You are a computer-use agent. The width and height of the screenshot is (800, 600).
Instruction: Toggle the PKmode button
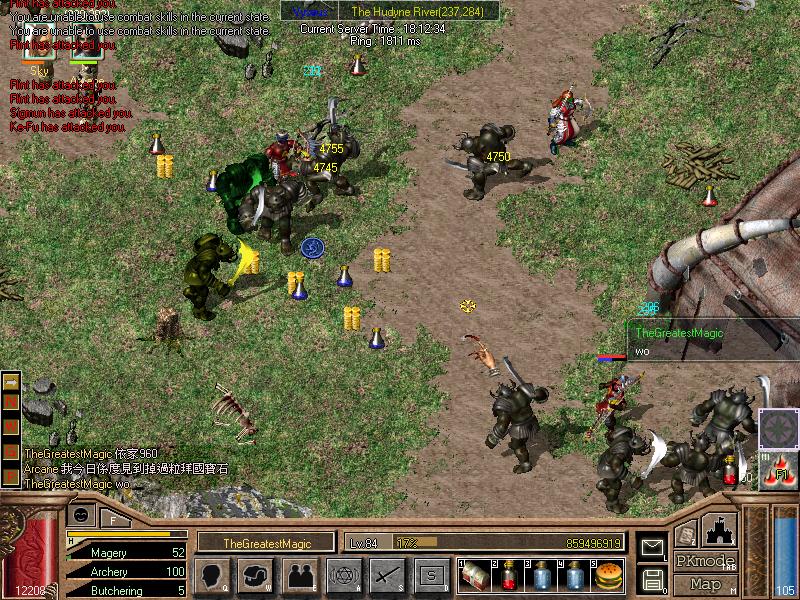click(705, 560)
